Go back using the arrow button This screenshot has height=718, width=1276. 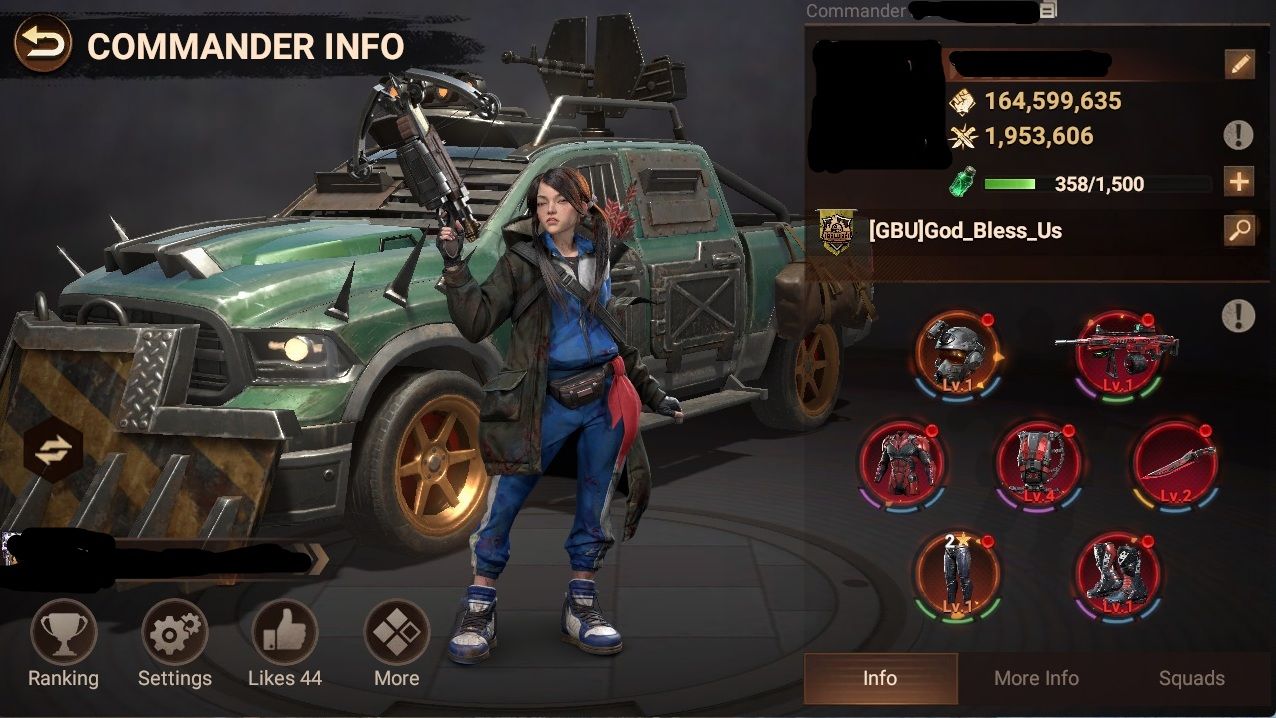coord(43,46)
